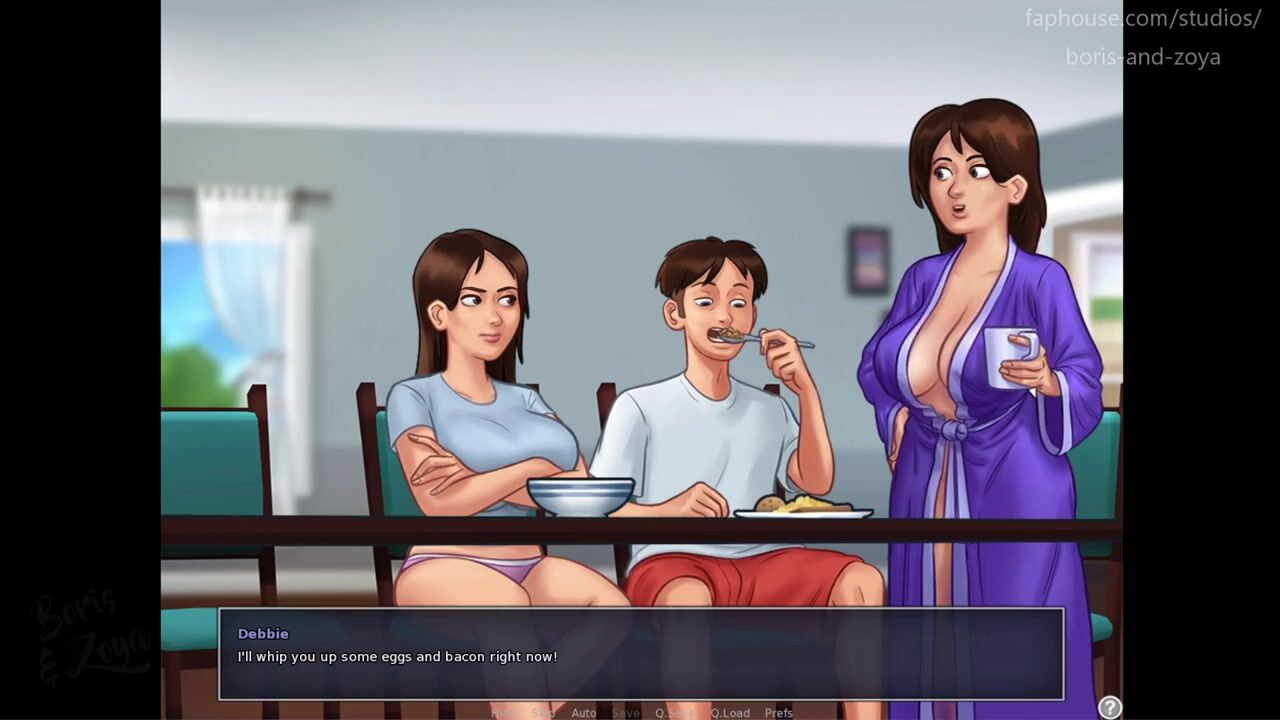Viewport: 1280px width, 720px height.
Task: Open the Save menu
Action: [x=625, y=713]
